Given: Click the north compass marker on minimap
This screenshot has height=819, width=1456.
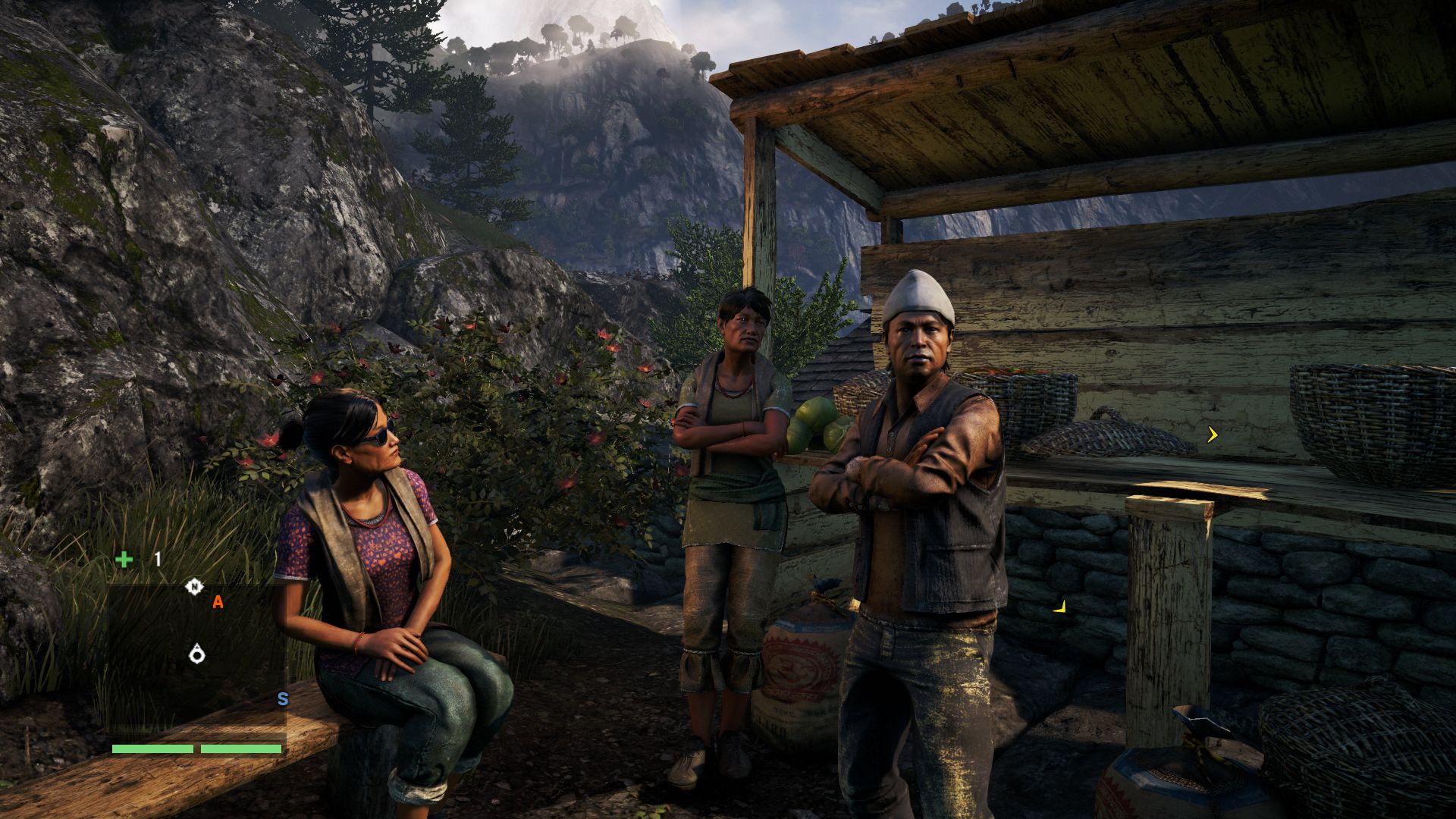Looking at the screenshot, I should 194,587.
